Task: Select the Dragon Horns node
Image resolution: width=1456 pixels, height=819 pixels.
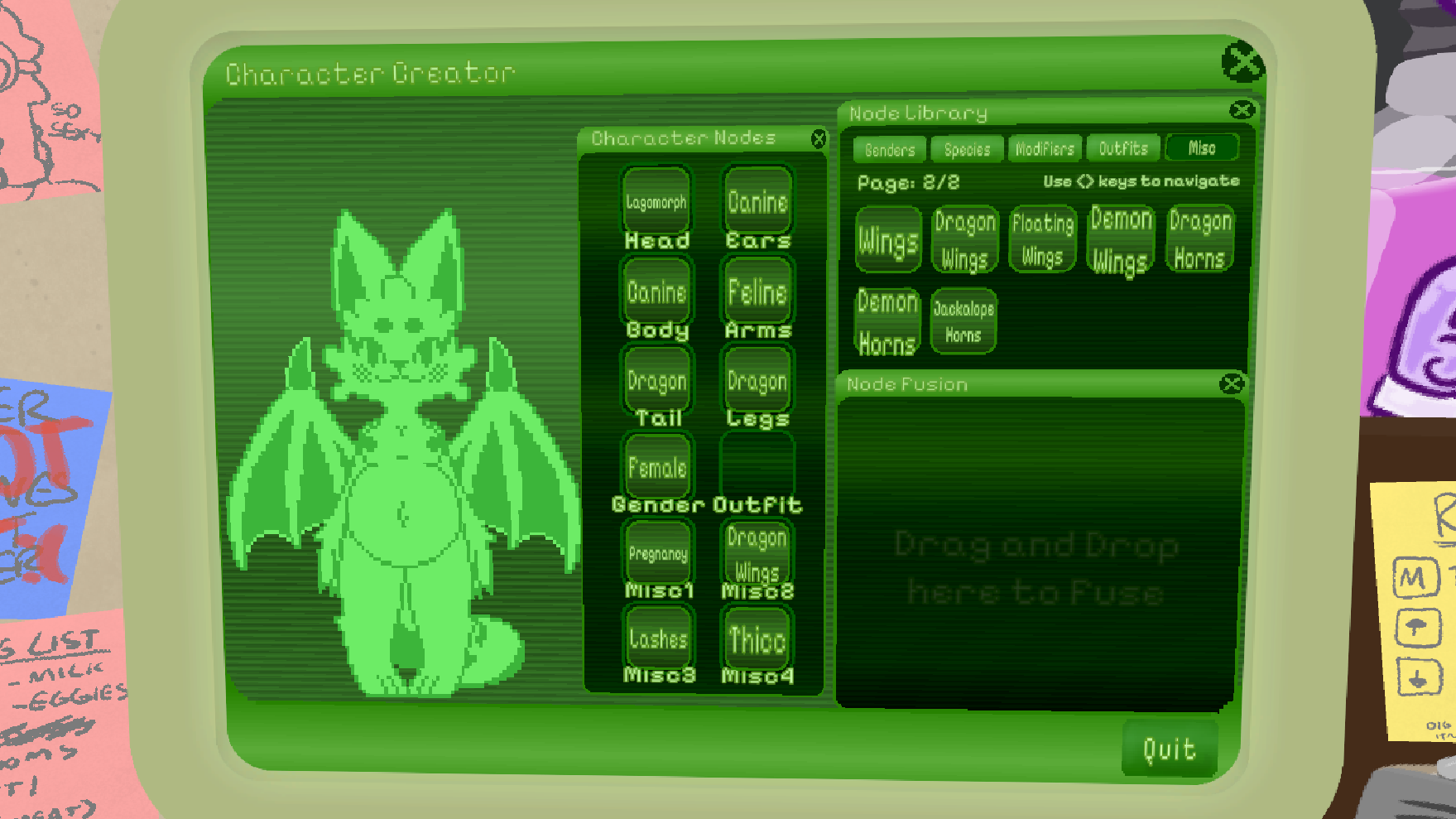Action: pos(1199,240)
